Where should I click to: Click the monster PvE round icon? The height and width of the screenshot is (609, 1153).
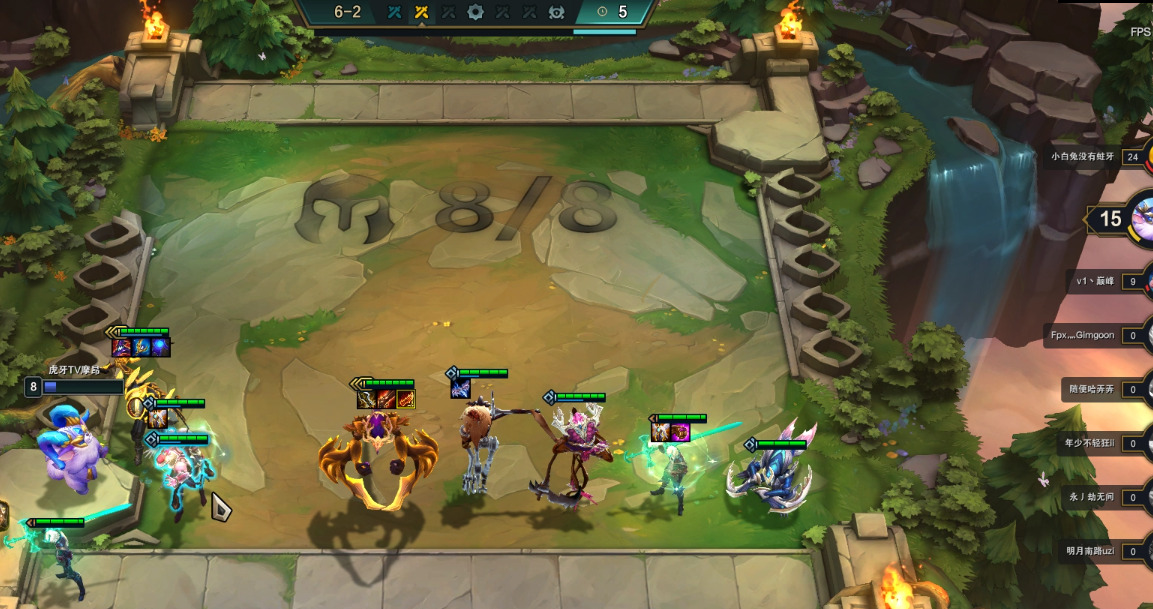(x=557, y=13)
